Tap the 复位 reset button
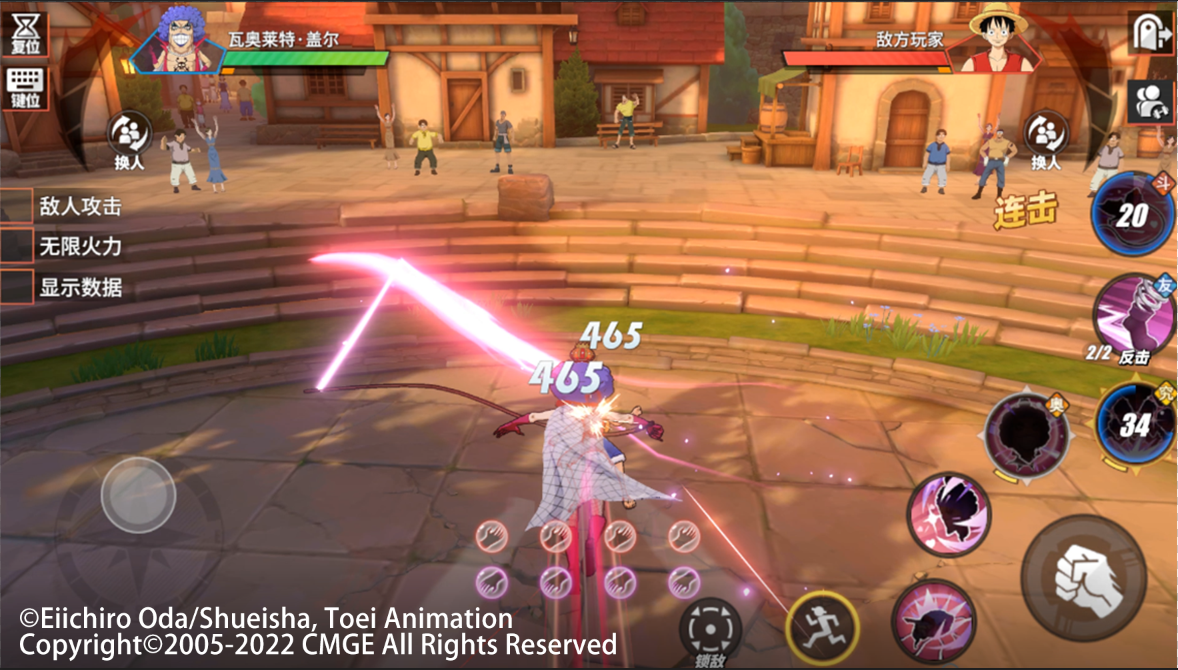 pos(23,33)
